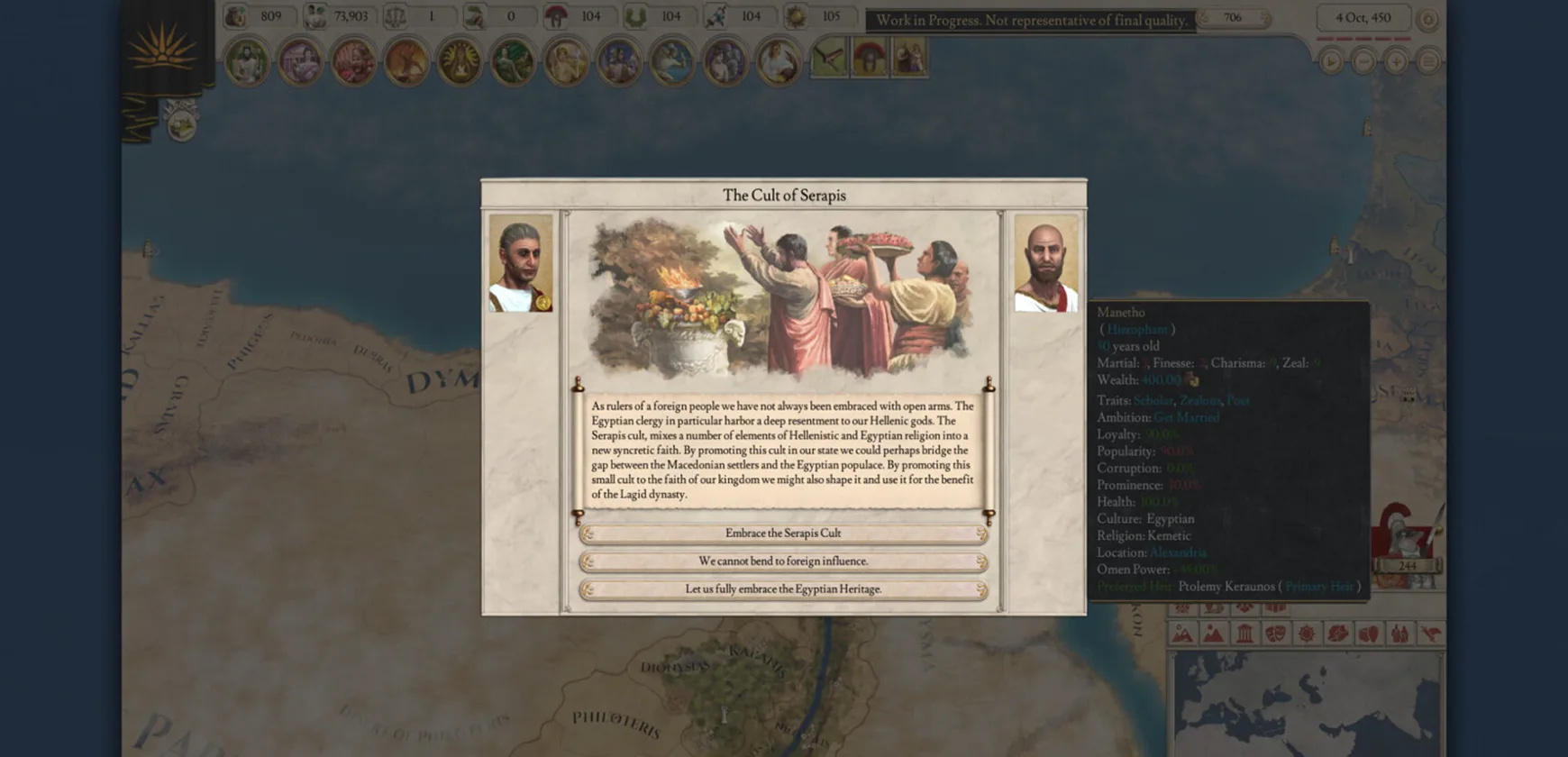Viewport: 1568px width, 757px height.
Task: Open the hamburger menu button
Action: click(1428, 61)
